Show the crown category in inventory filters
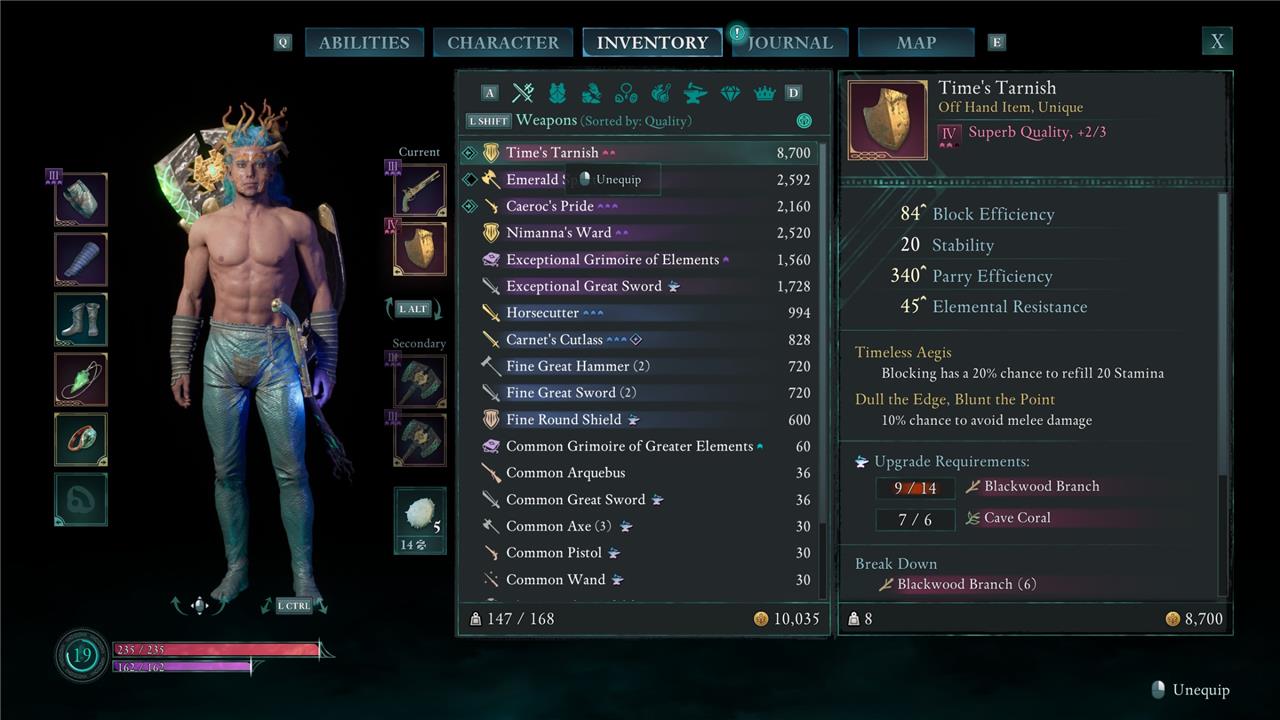The image size is (1280, 720). [x=765, y=93]
